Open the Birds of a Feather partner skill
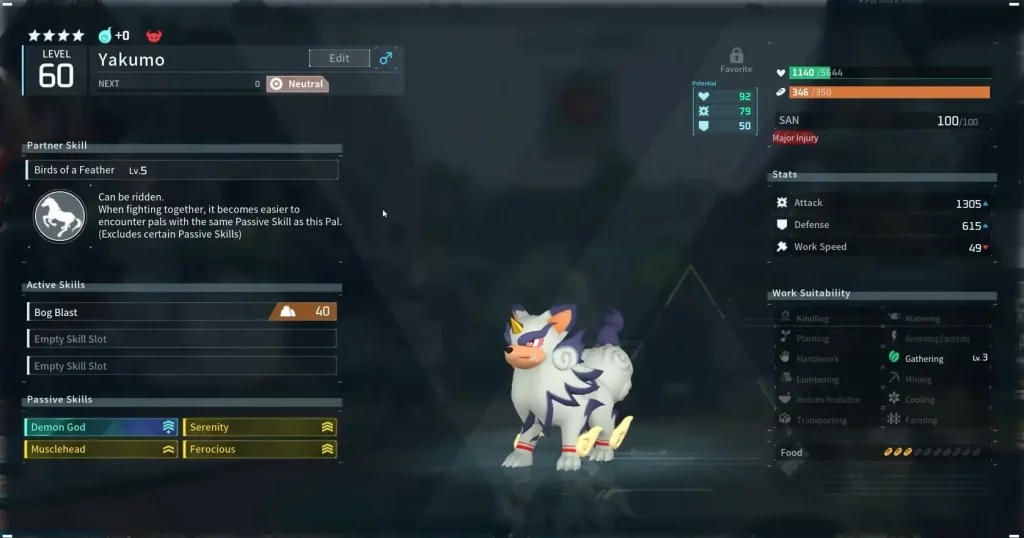 [182, 170]
